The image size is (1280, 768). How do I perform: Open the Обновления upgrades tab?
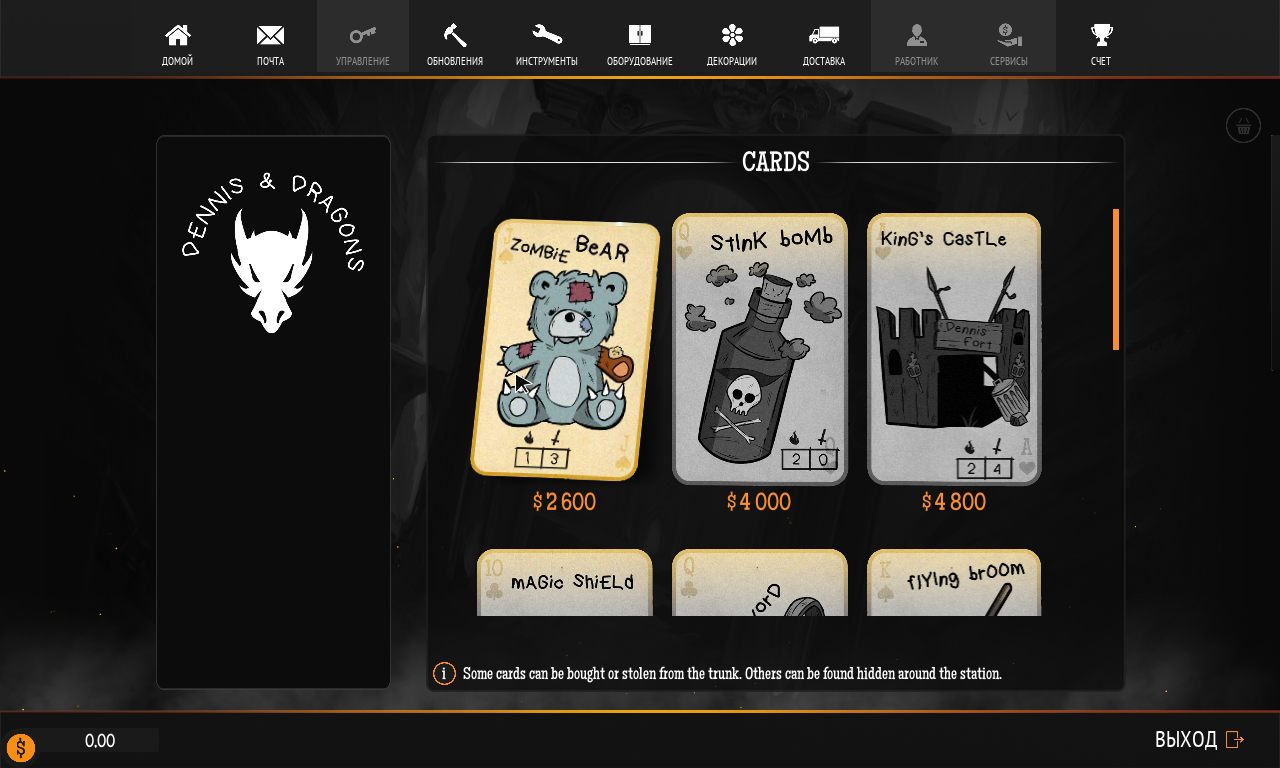click(455, 45)
